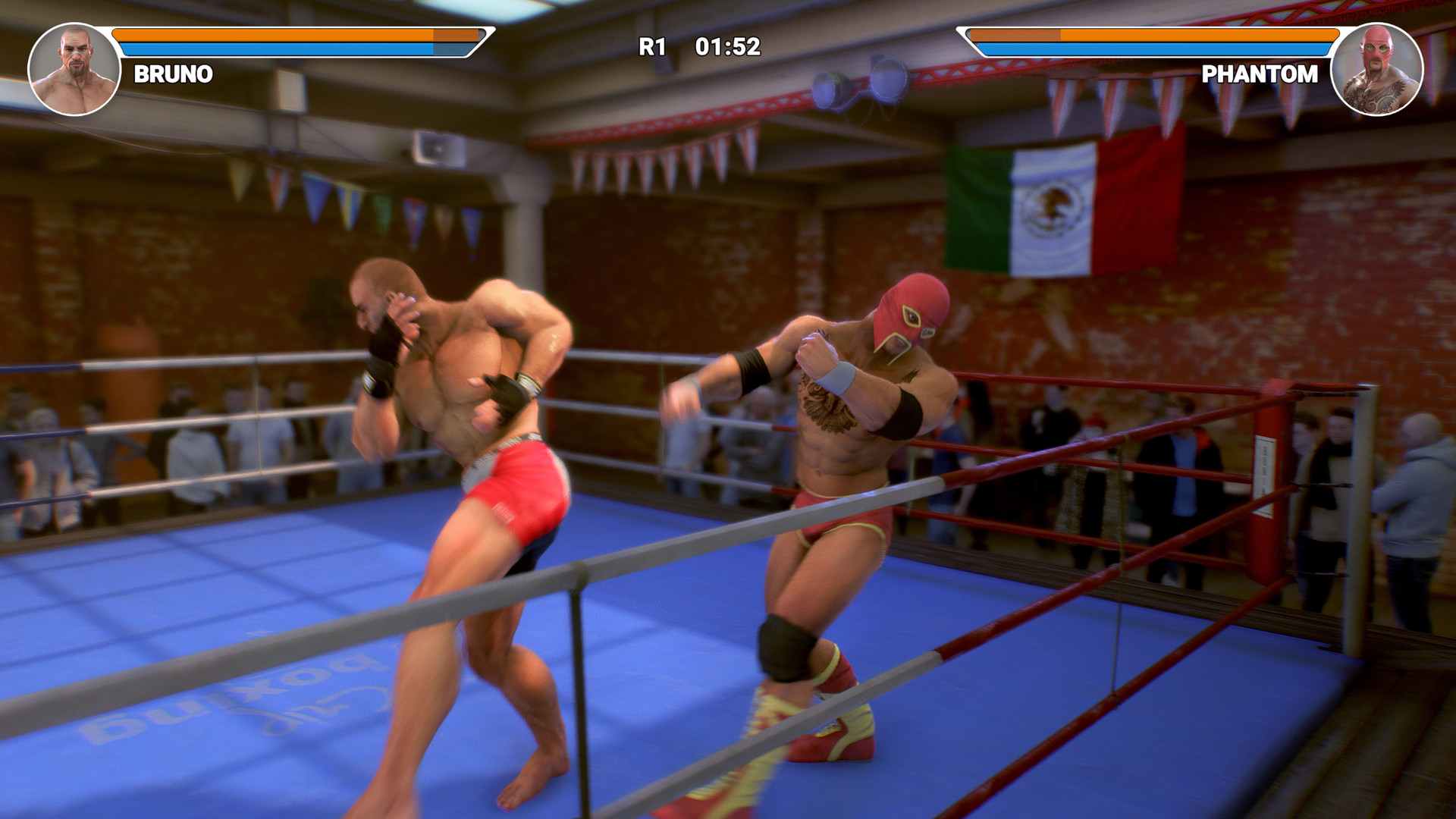The image size is (1456, 819).
Task: Toggle Bruno's blue stamina bar
Action: (x=296, y=47)
